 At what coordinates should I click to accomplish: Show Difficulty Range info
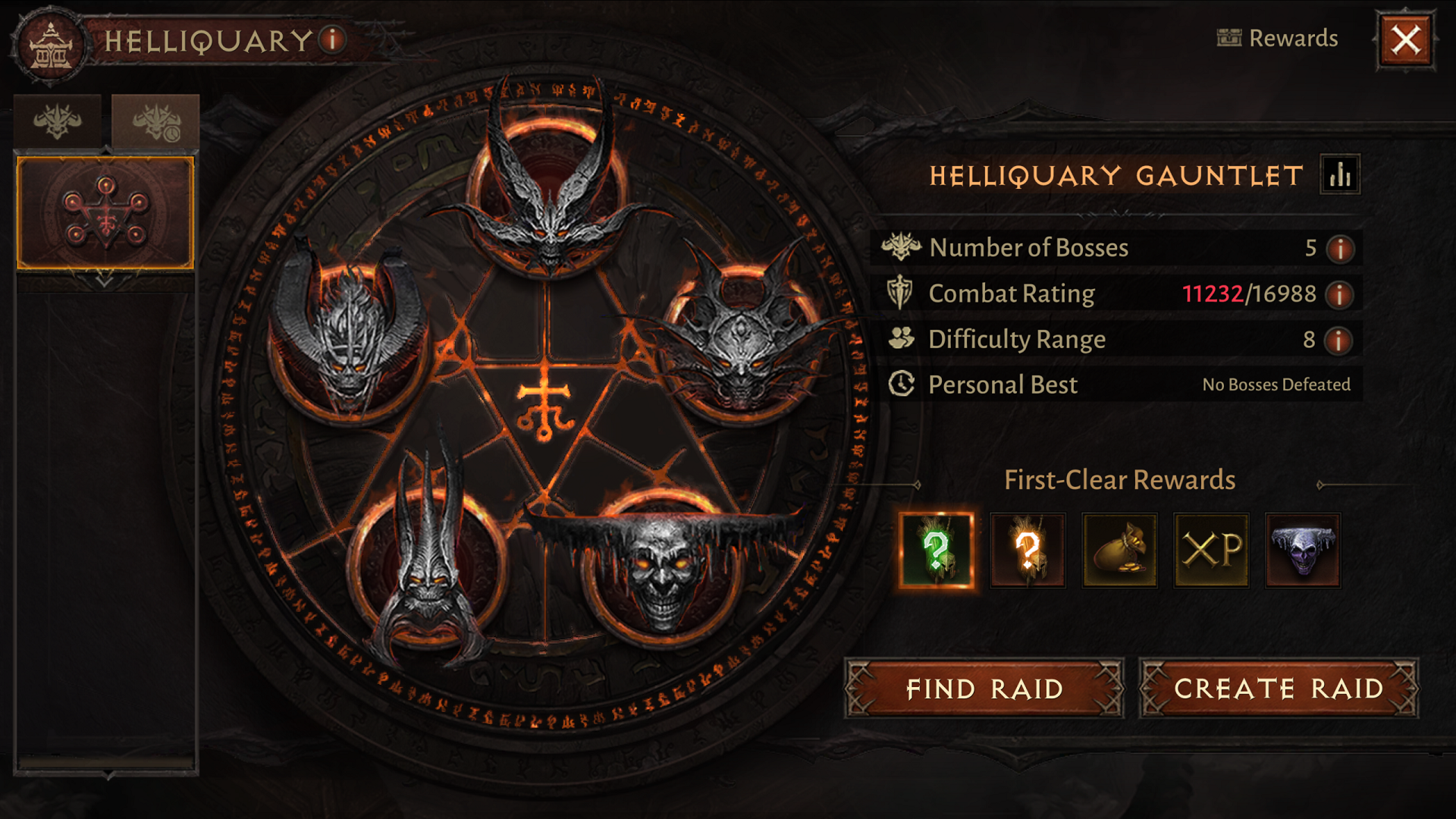point(1338,340)
